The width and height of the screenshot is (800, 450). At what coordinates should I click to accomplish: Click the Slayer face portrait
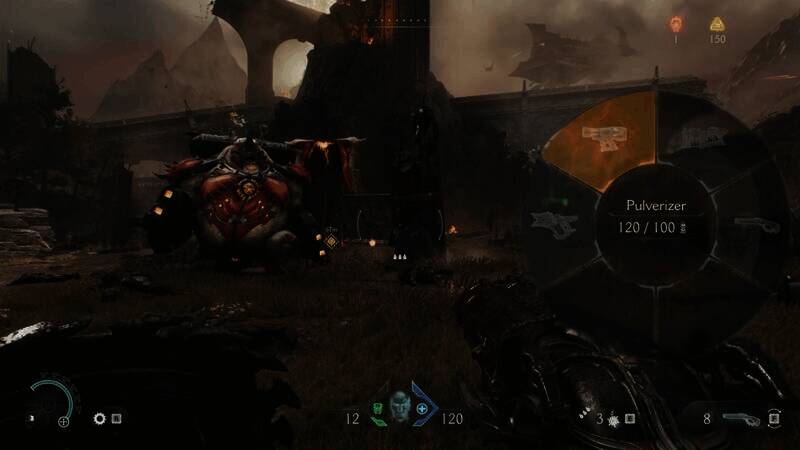point(400,408)
